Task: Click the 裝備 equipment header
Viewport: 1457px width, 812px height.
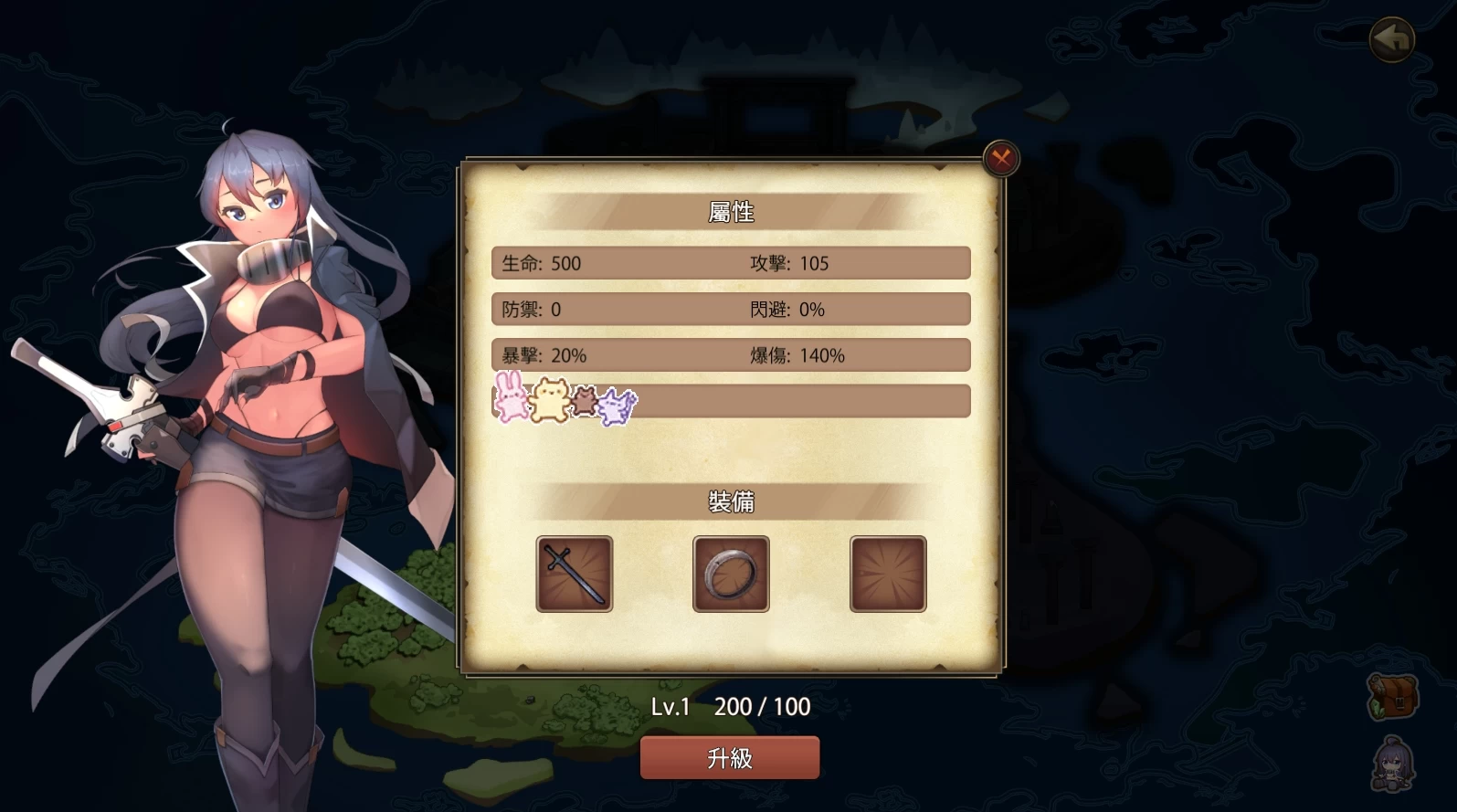Action: point(729,502)
